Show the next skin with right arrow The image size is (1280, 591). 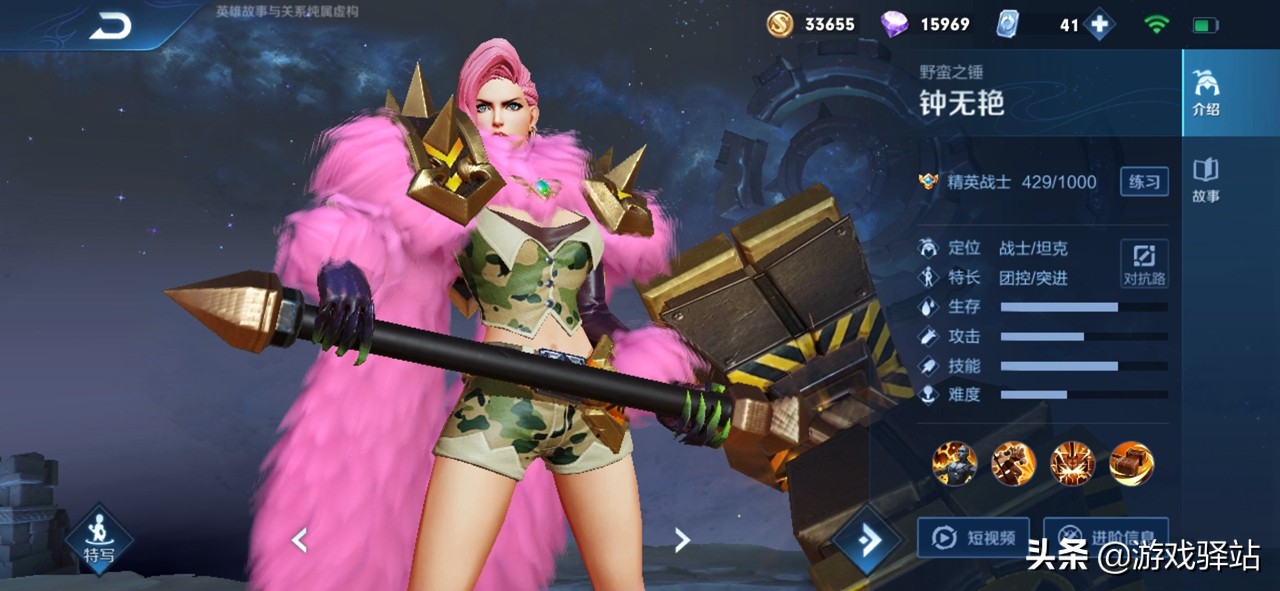tap(682, 540)
